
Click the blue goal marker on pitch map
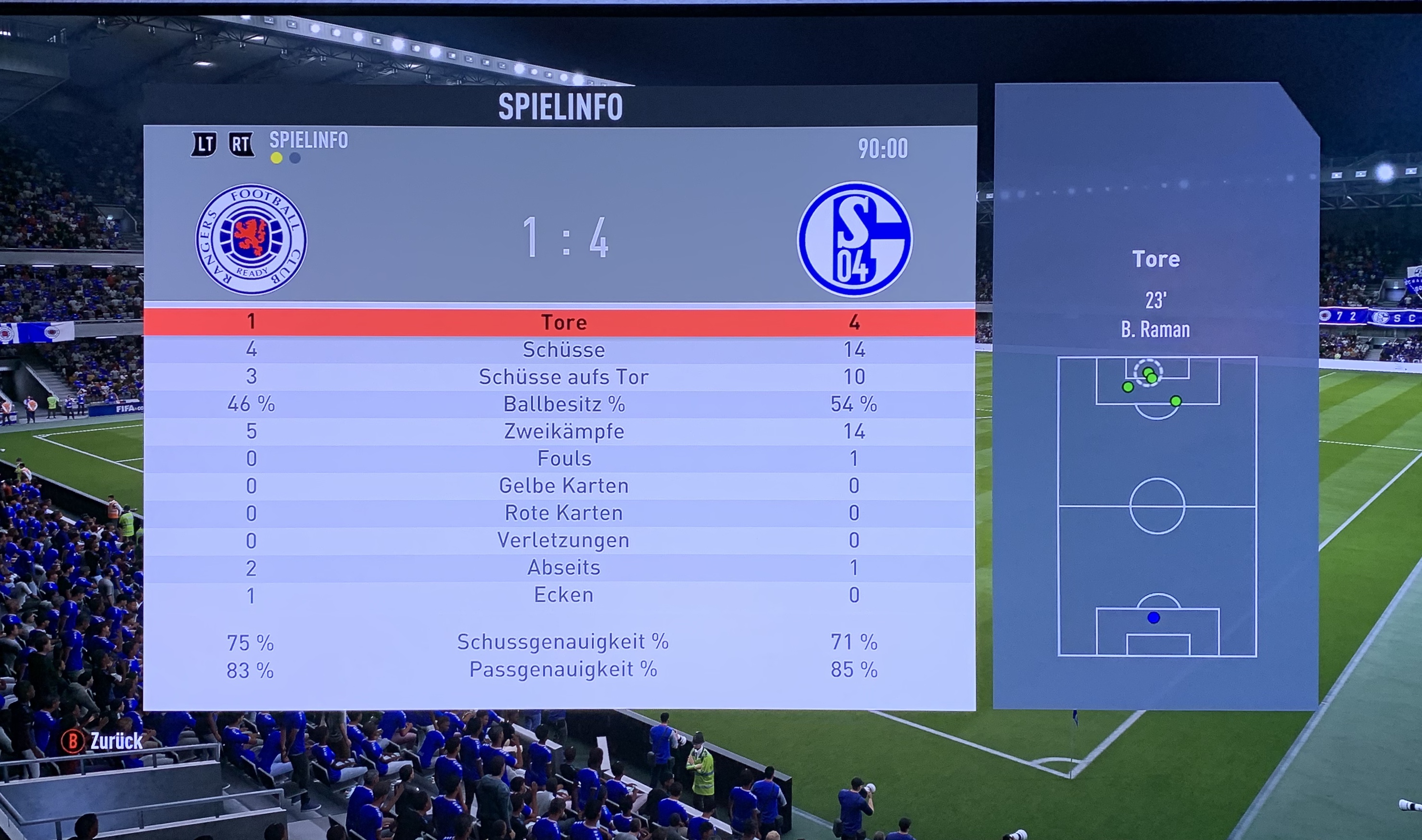[x=1154, y=618]
